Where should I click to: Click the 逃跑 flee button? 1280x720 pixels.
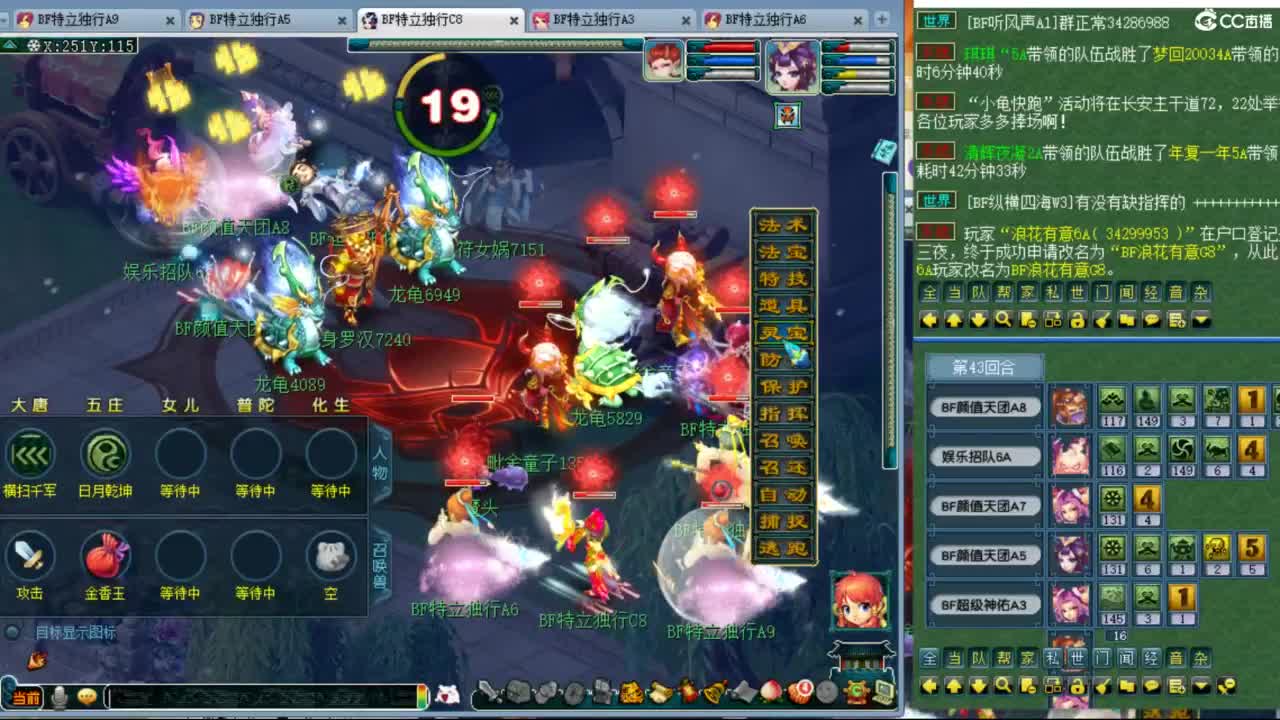tap(785, 546)
